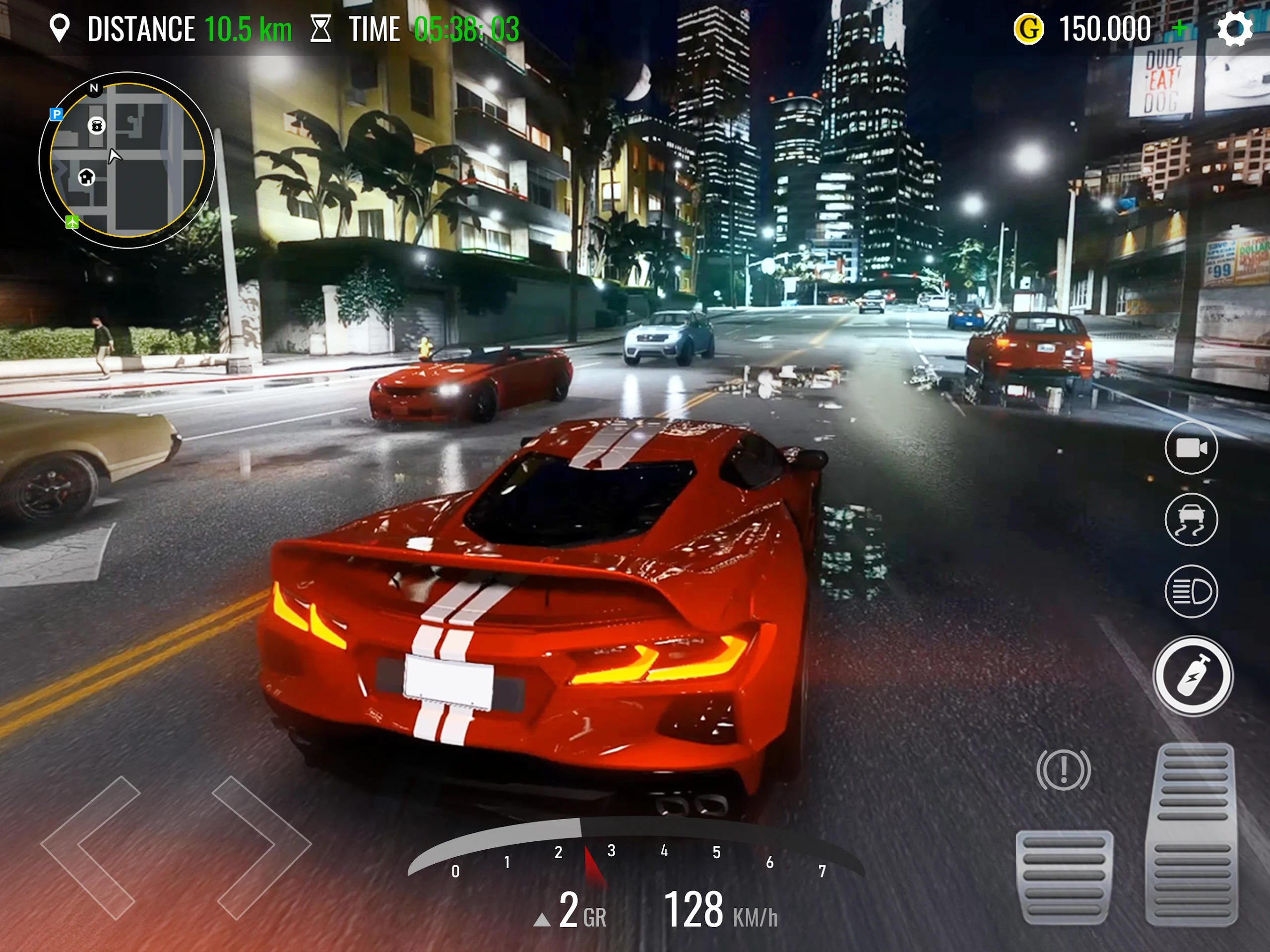
Task: Open the circular minimap
Action: [127, 160]
